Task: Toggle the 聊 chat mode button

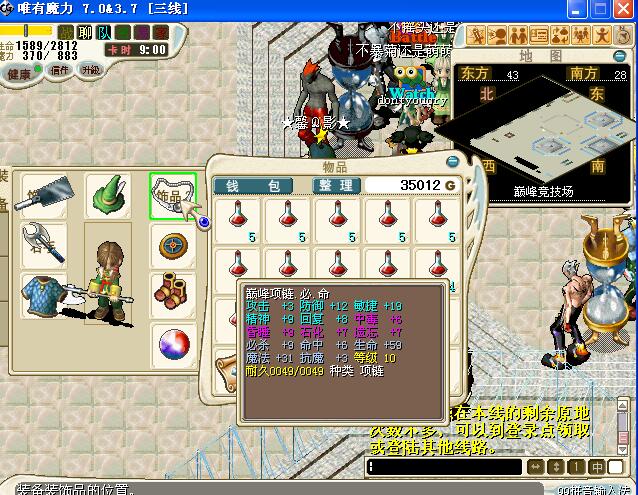Action: 86,32
